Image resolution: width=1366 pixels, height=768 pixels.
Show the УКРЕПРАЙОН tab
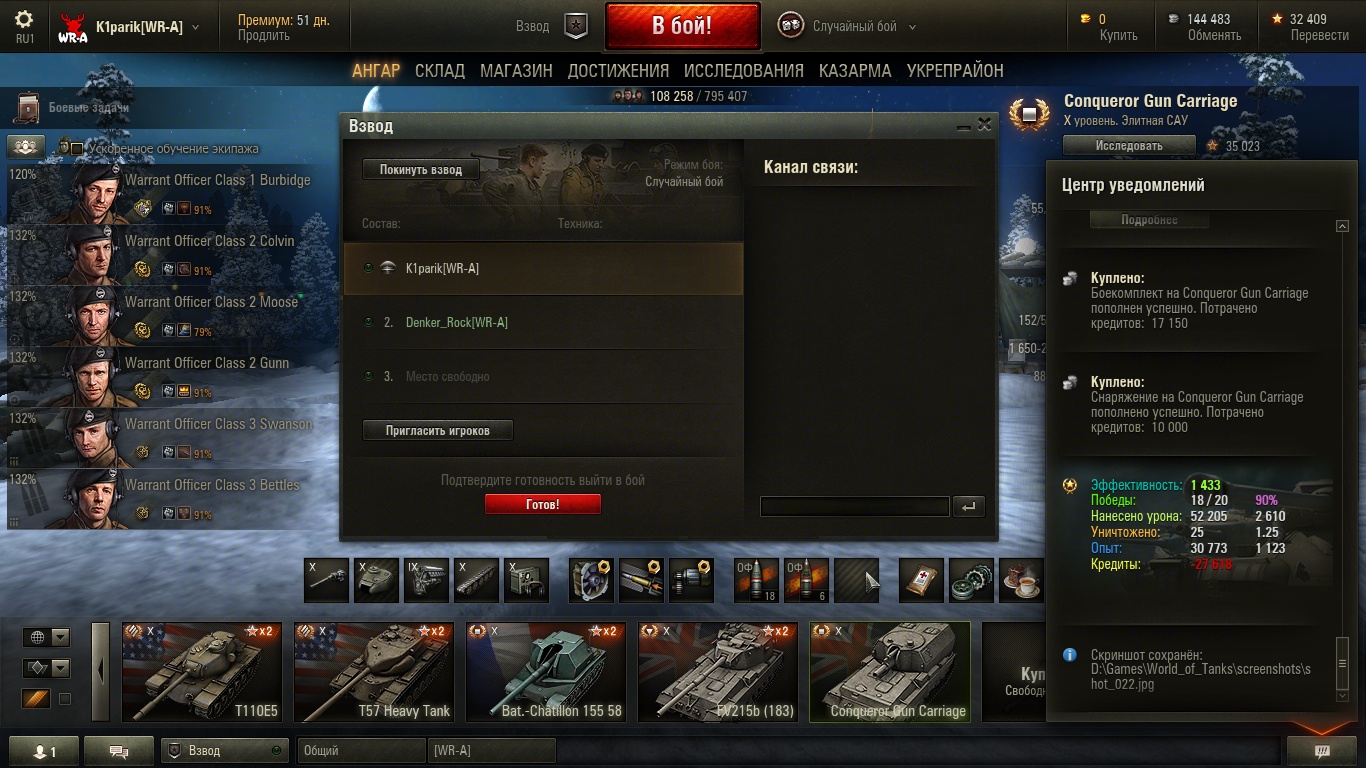point(955,71)
